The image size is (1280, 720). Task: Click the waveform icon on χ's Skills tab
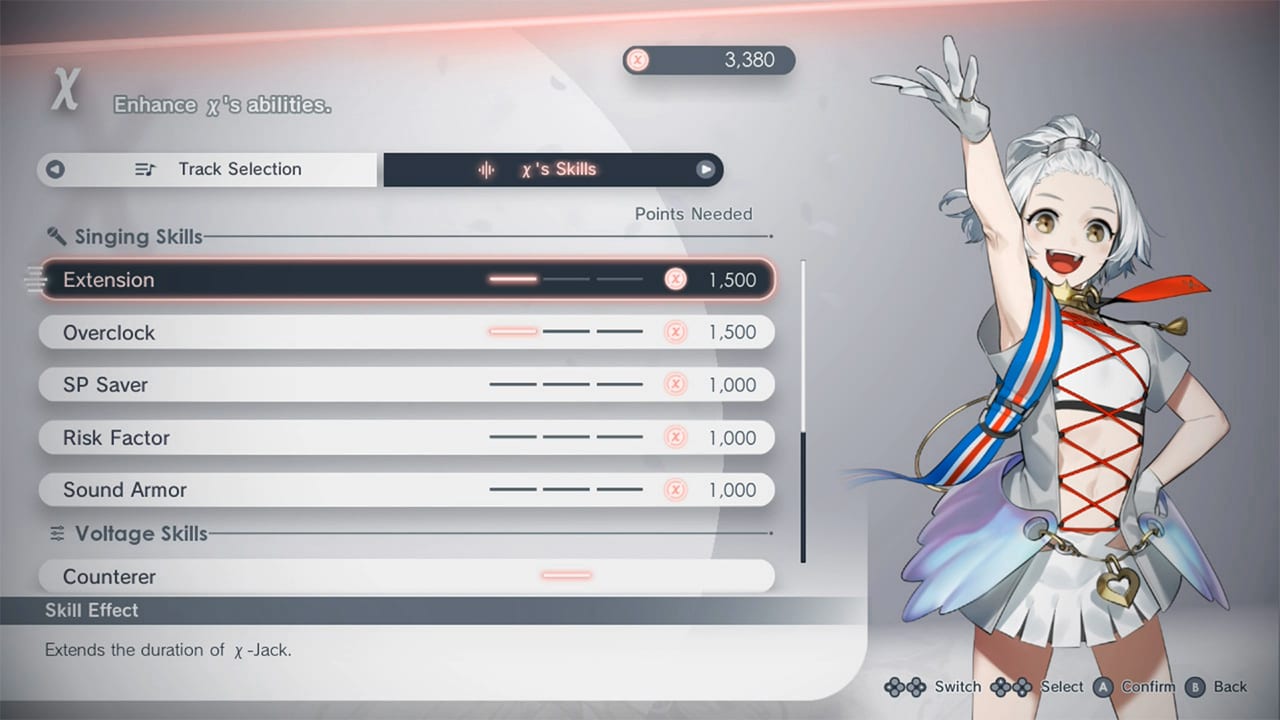487,169
